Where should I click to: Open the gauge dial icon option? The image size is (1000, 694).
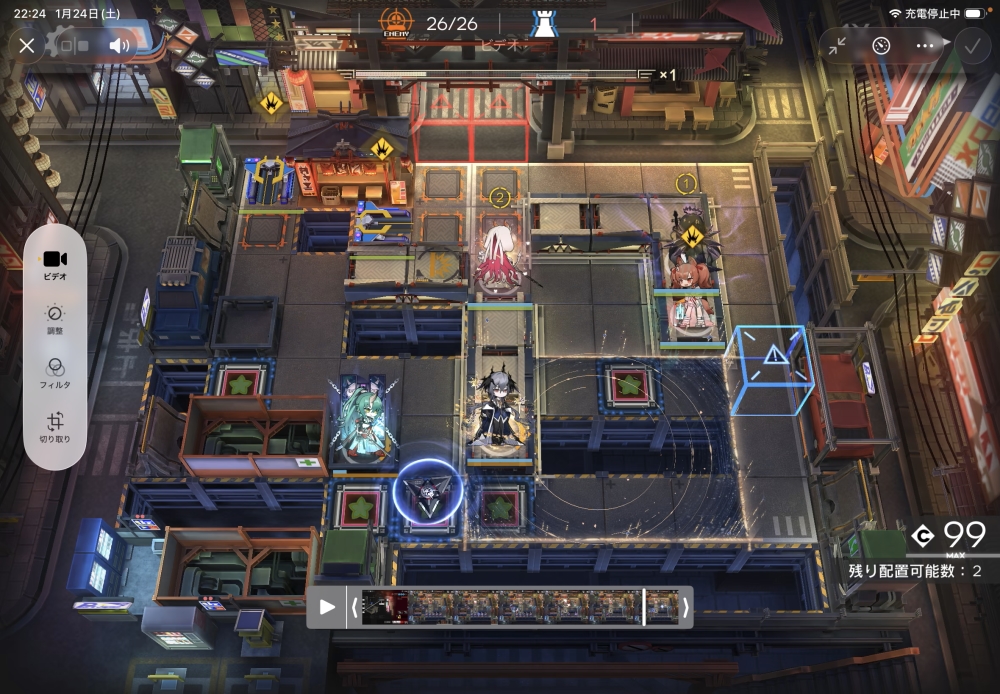click(x=881, y=45)
